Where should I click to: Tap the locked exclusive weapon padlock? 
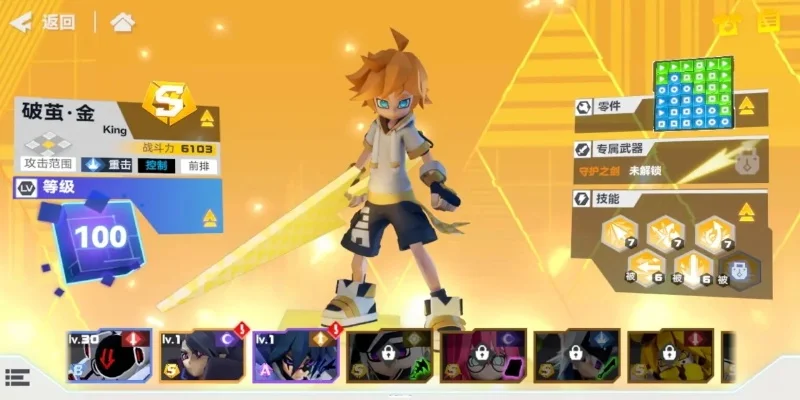tap(742, 158)
